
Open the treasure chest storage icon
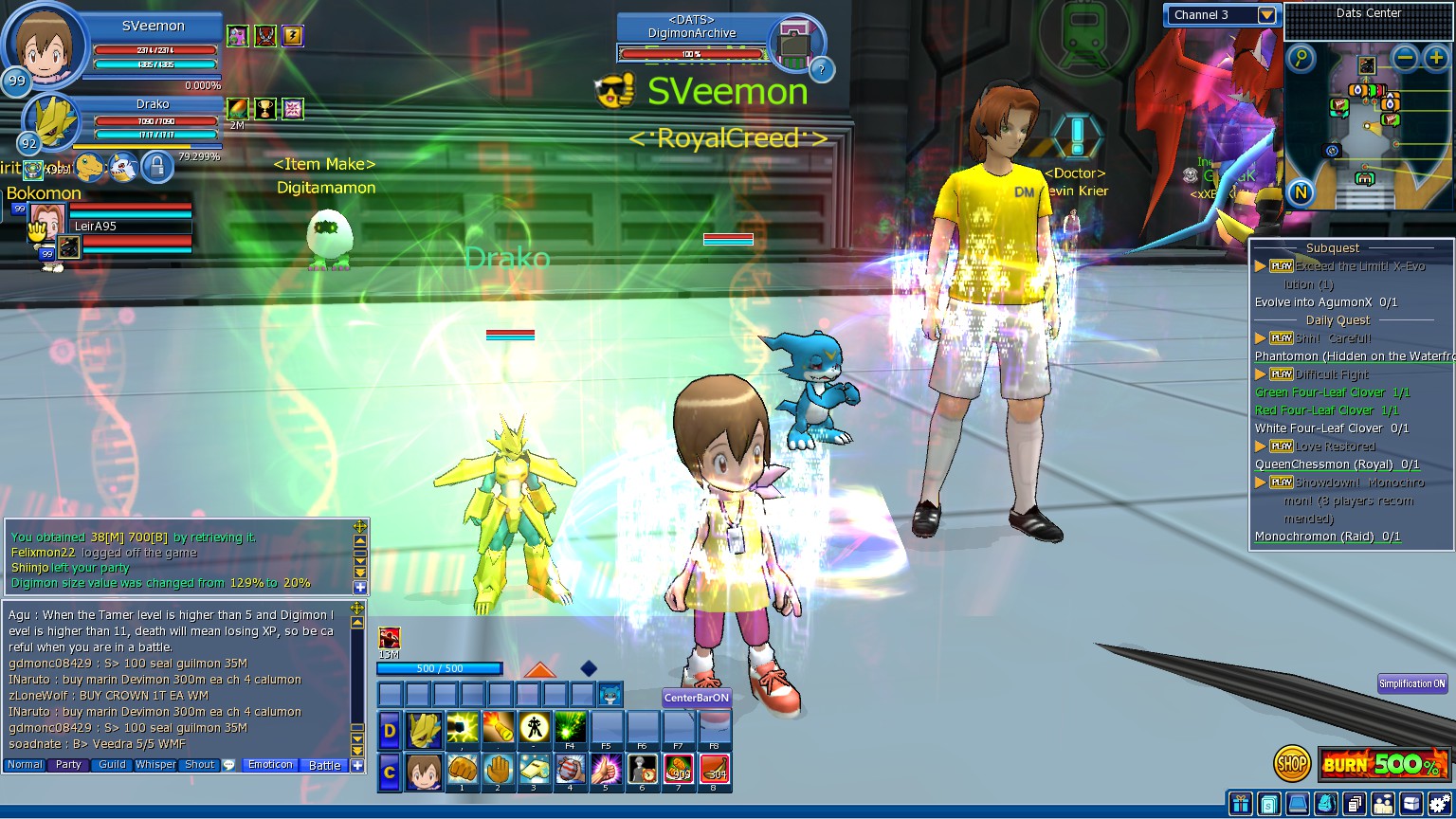[x=1411, y=804]
